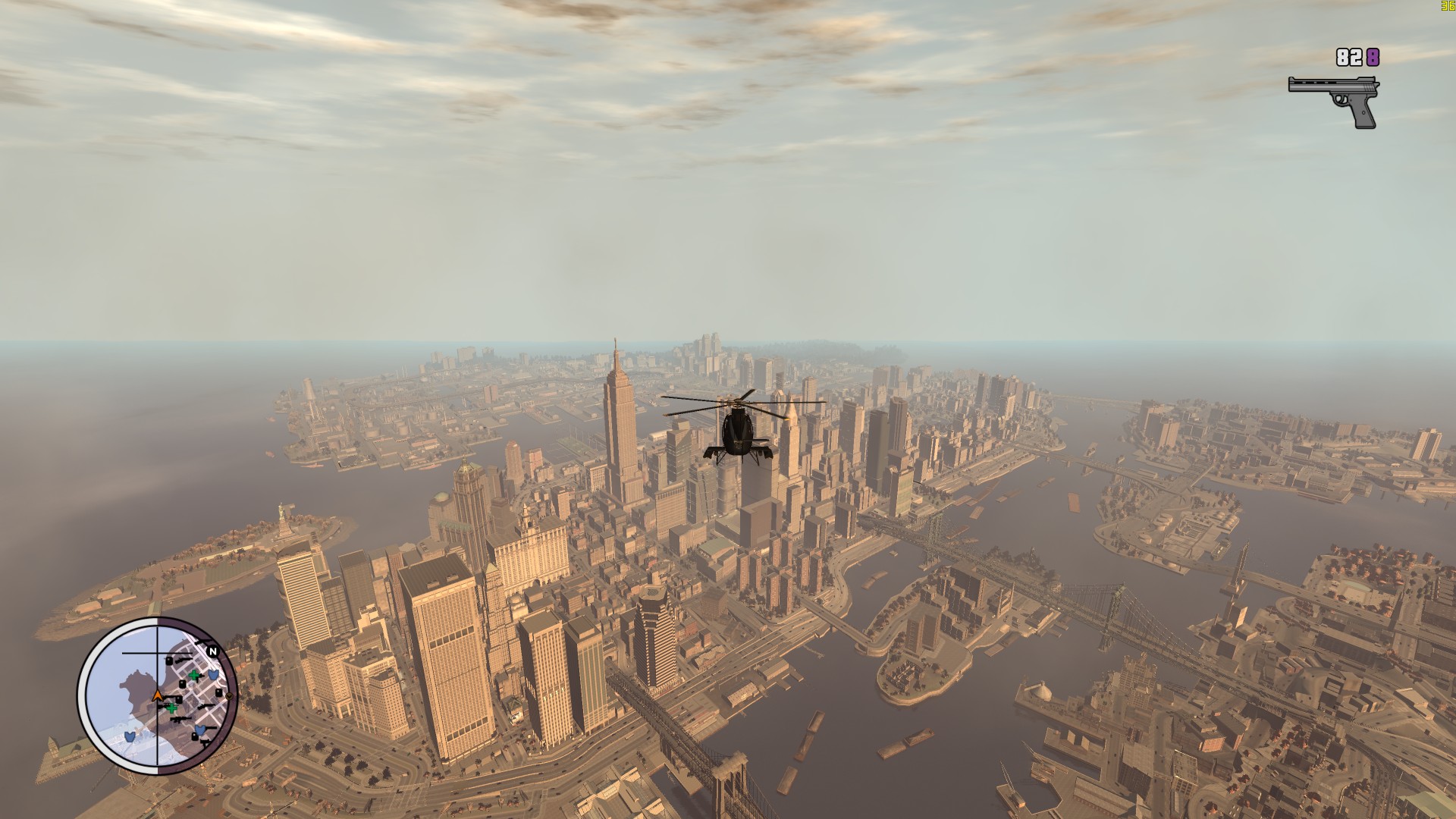
Task: Select the orange player arrow on radar
Action: [x=158, y=695]
